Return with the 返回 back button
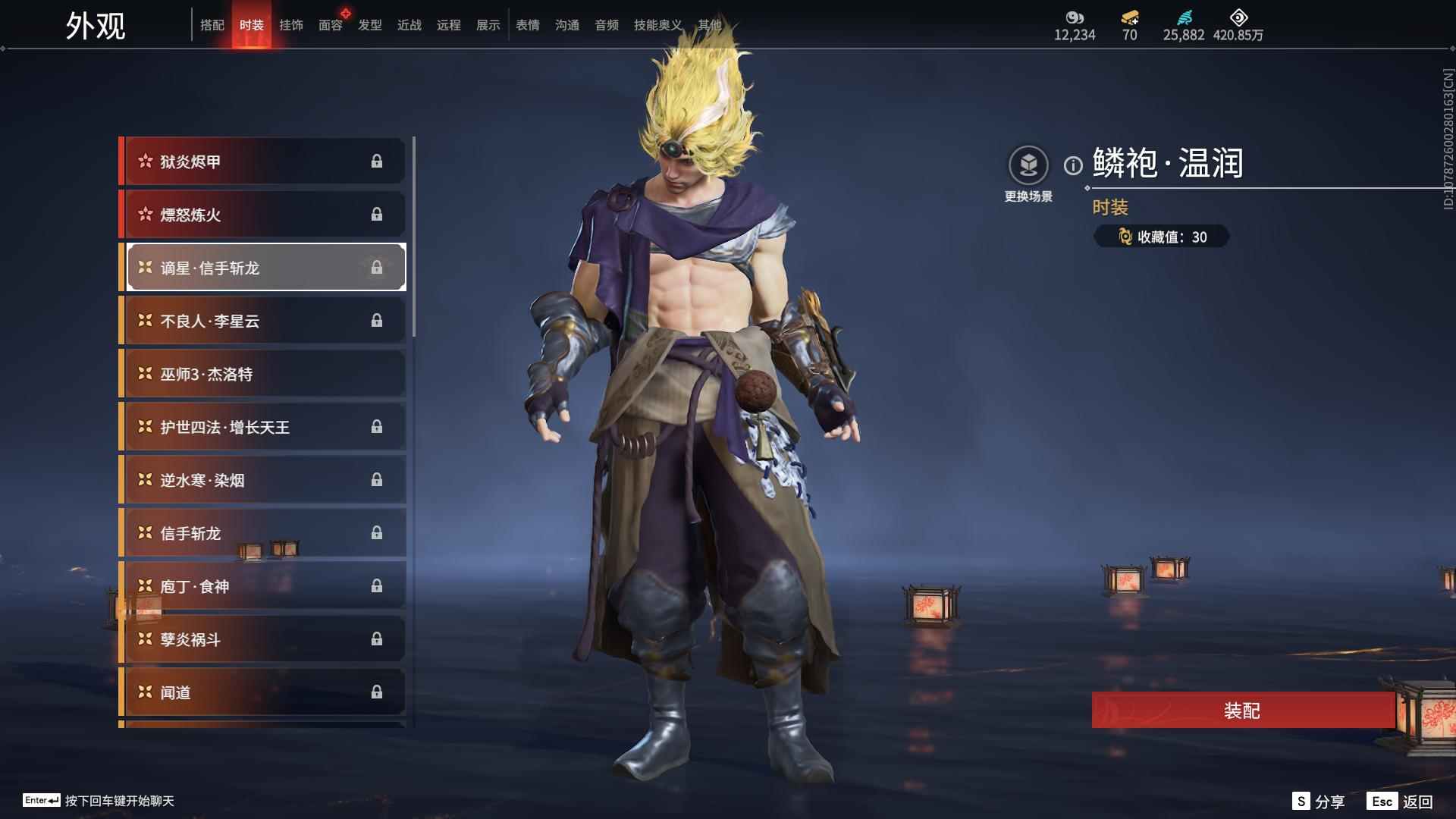1456x819 pixels. tap(1401, 802)
